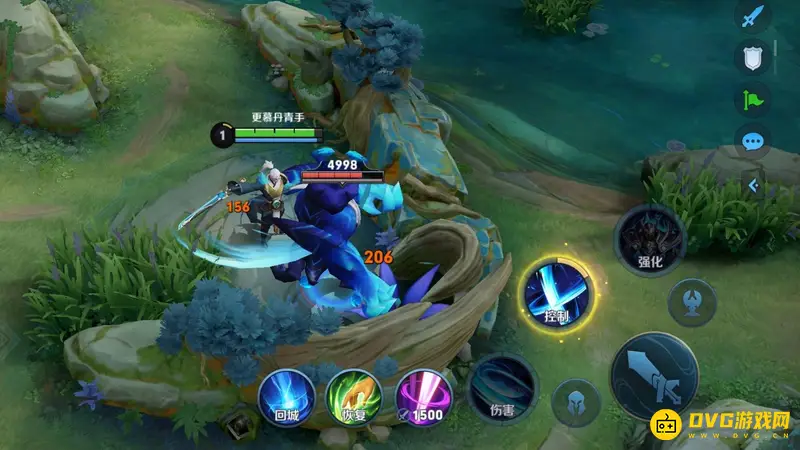This screenshot has width=800, height=450.
Task: Open the quick chat bubble
Action: tap(752, 140)
